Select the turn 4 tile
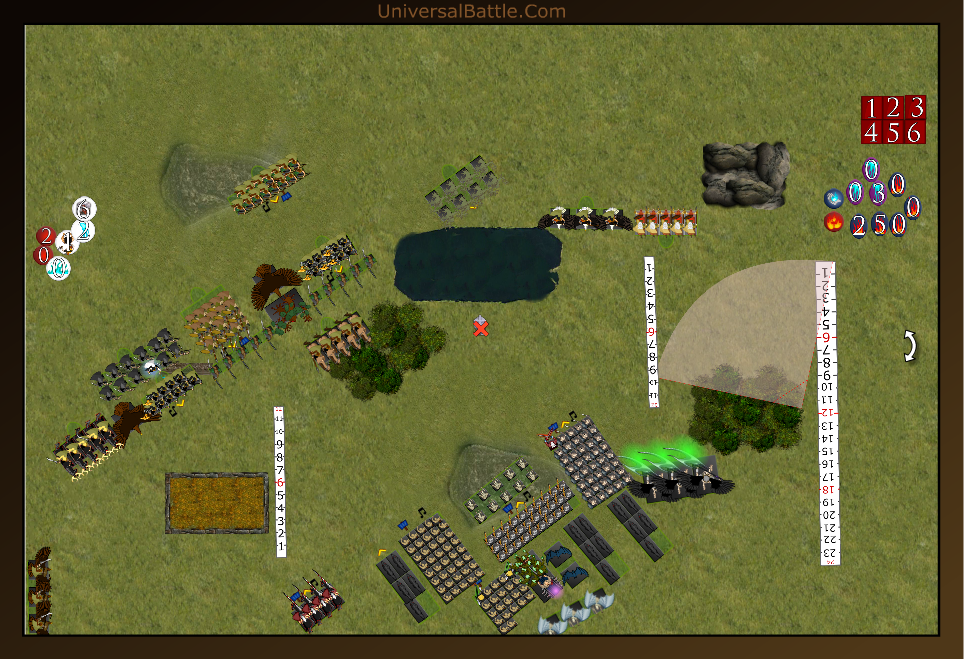Image resolution: width=964 pixels, height=659 pixels. (871, 132)
